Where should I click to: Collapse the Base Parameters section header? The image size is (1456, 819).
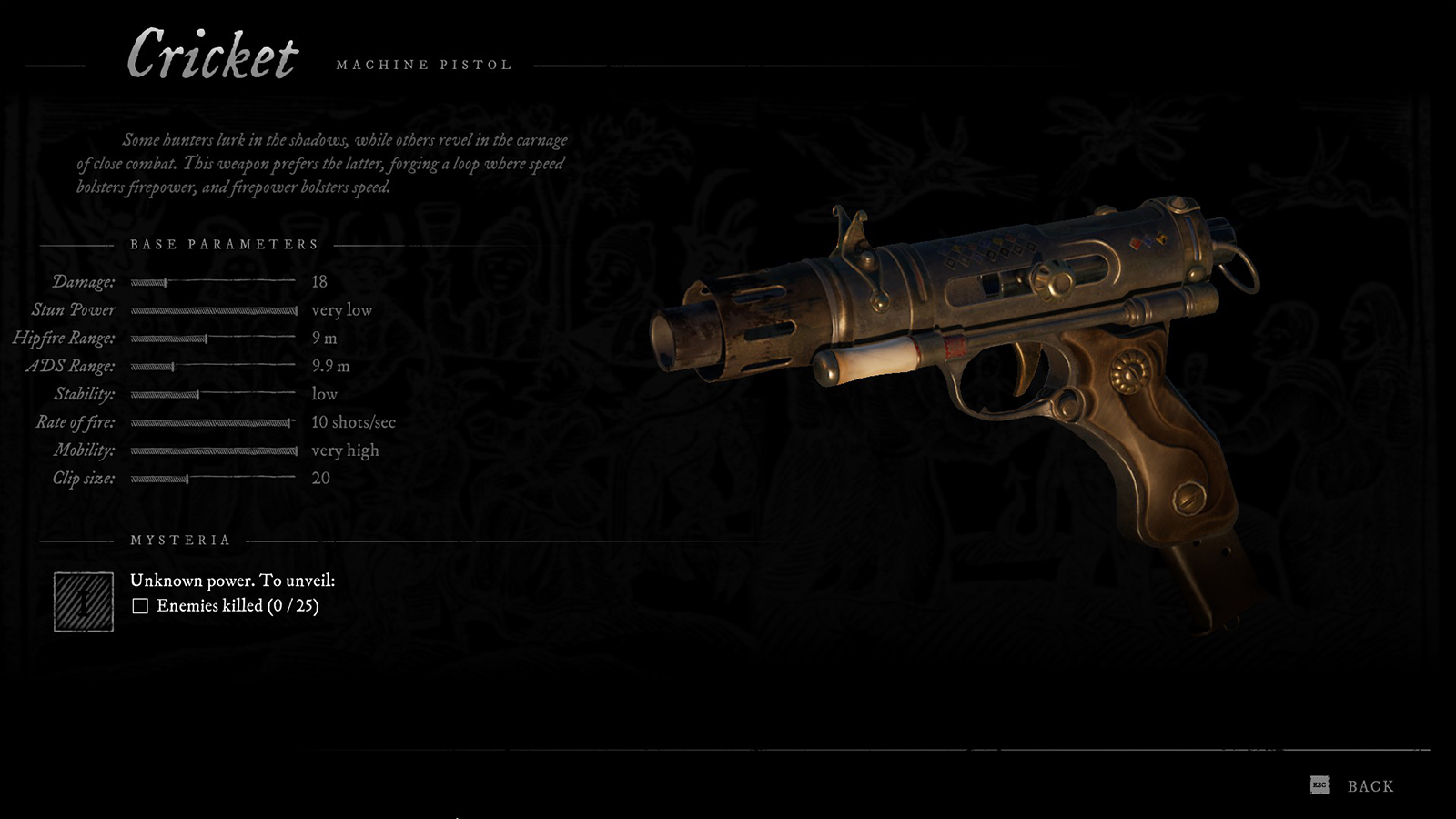pyautogui.click(x=224, y=244)
